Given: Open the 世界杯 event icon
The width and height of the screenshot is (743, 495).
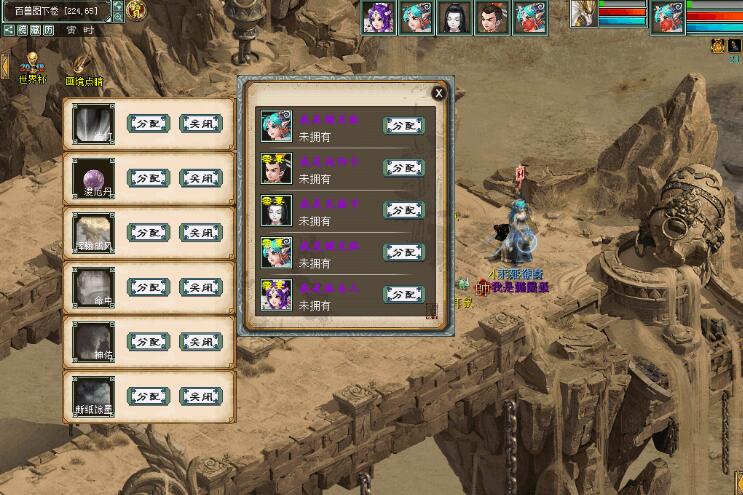Looking at the screenshot, I should coord(32,64).
